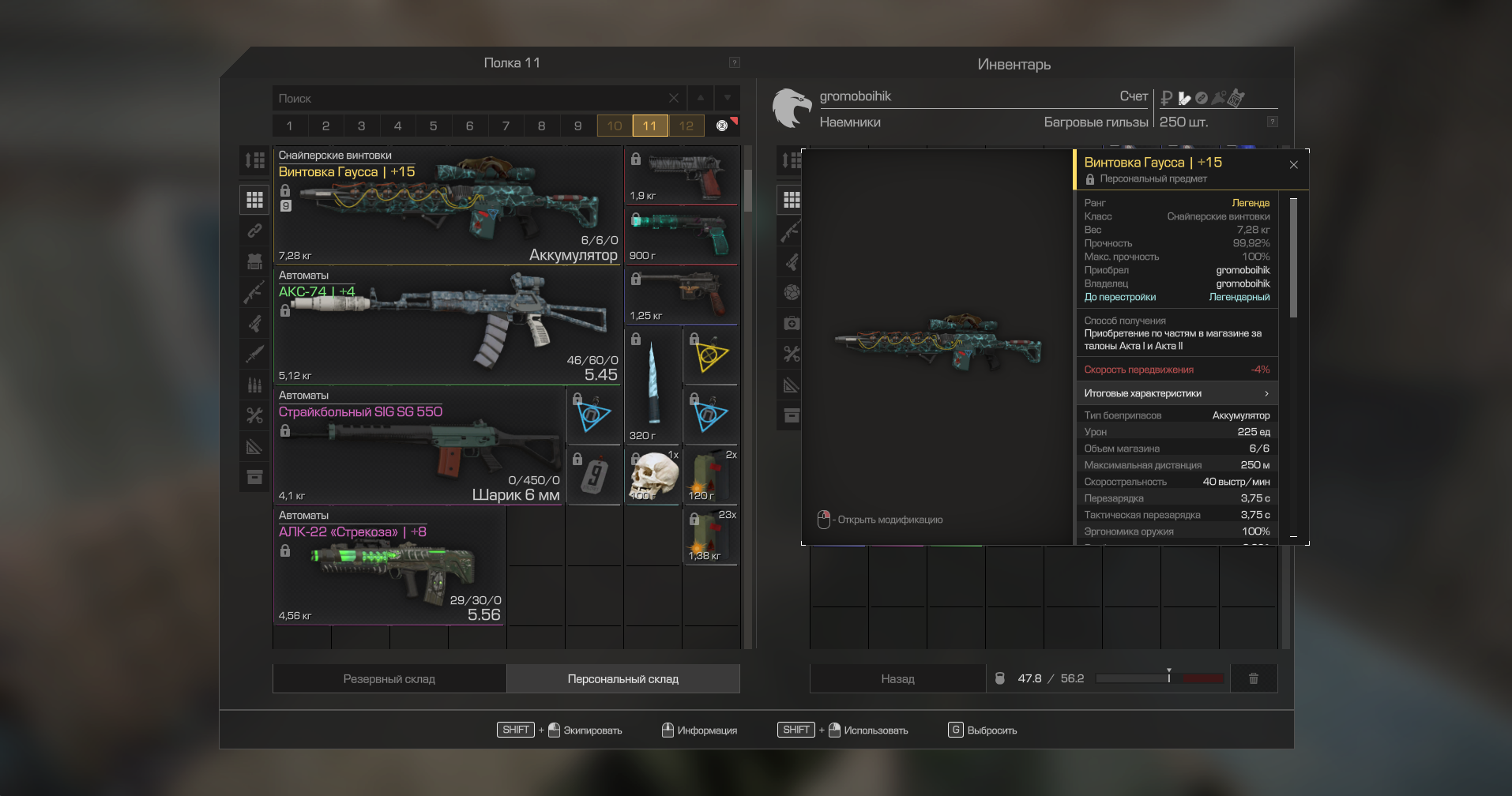Click the ice shard knife slot
Viewport: 1512px width, 796px height.
(653, 386)
